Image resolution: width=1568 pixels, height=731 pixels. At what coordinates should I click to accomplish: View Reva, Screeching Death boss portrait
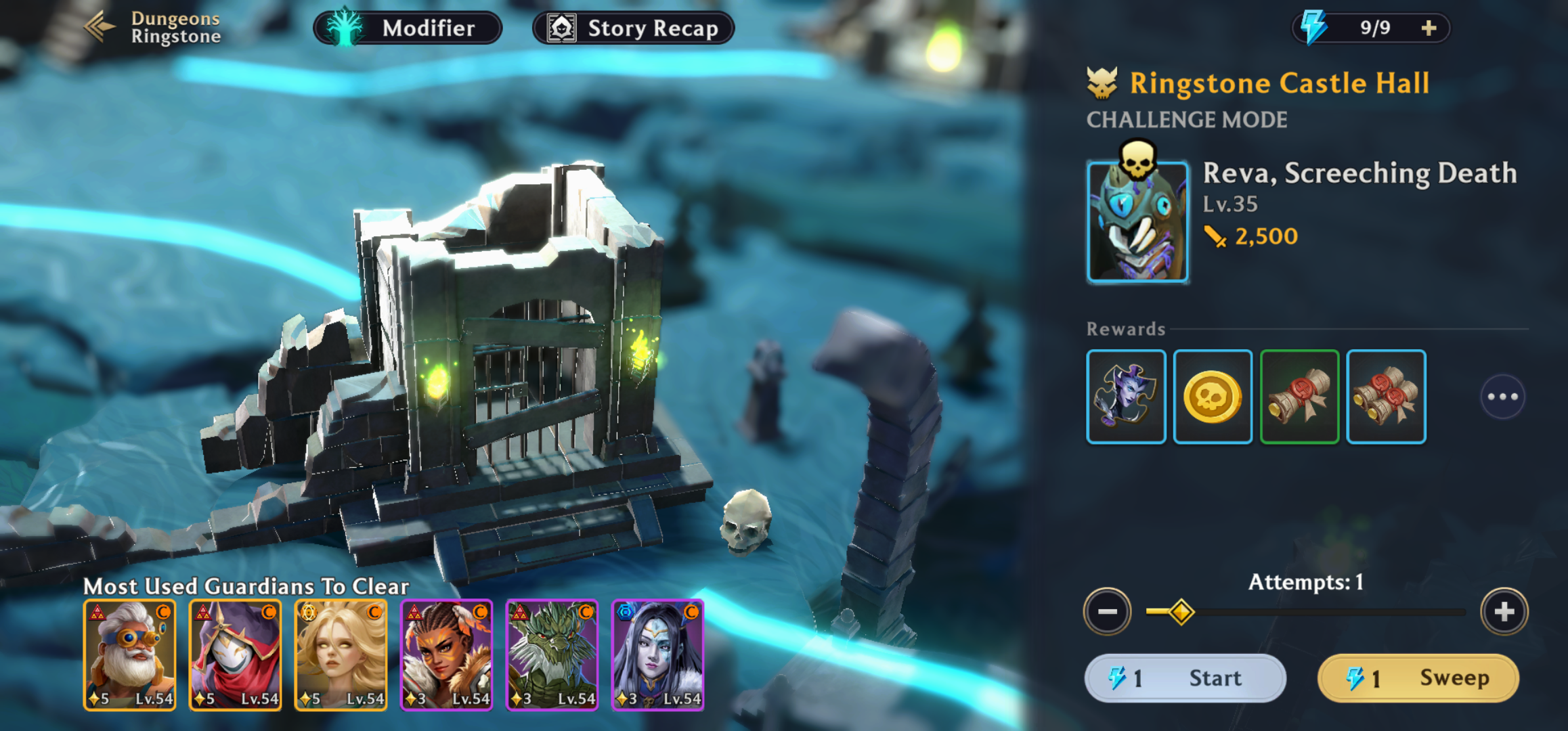pos(1137,221)
